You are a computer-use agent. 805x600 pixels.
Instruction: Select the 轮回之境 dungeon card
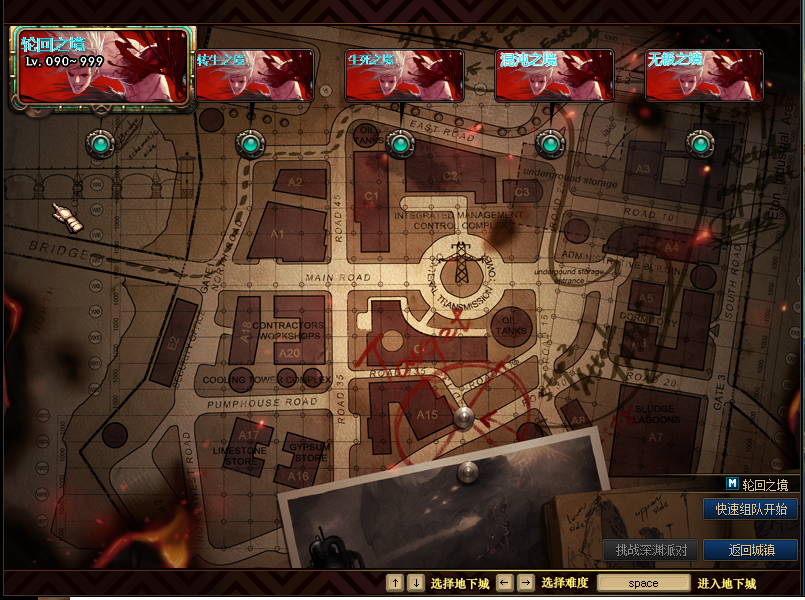coord(103,66)
